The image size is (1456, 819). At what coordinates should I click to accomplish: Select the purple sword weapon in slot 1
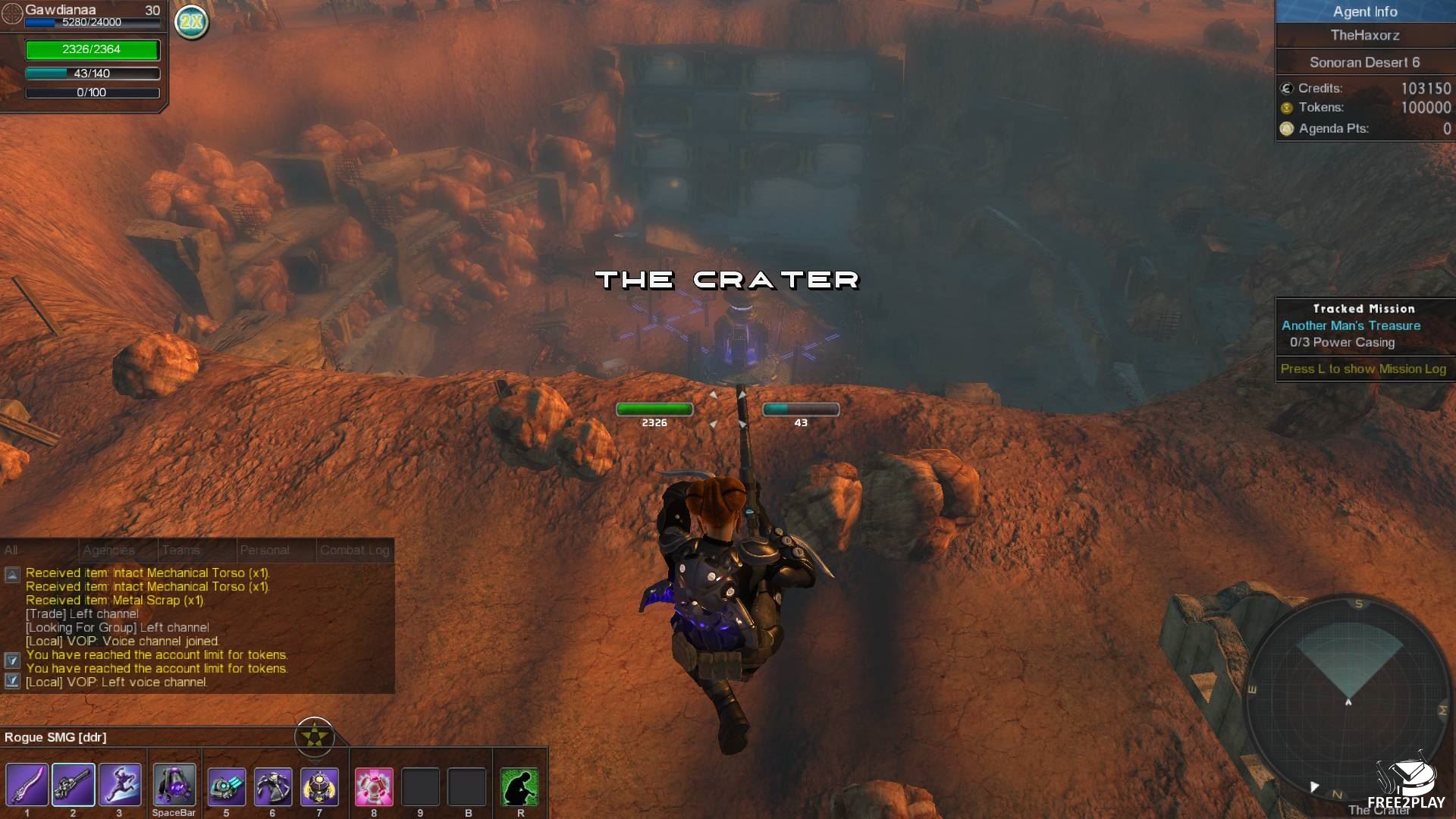tap(27, 785)
